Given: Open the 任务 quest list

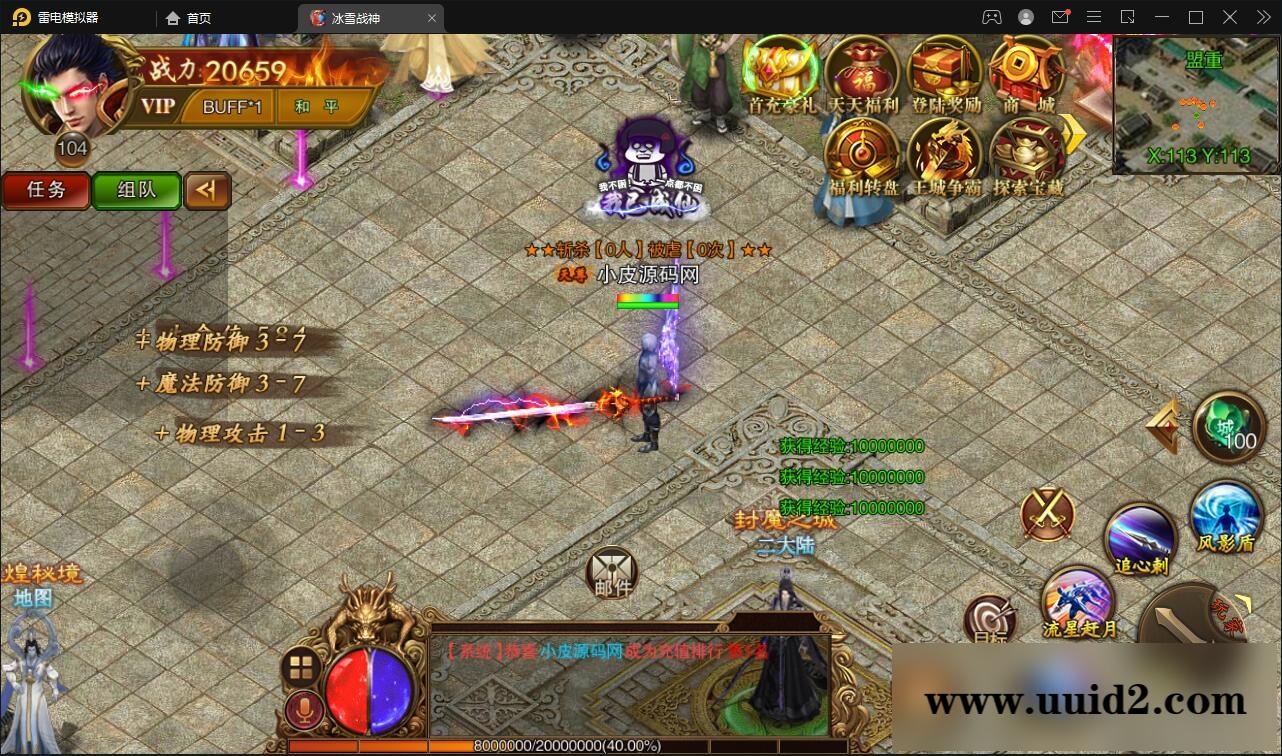Looking at the screenshot, I should coord(45,190).
